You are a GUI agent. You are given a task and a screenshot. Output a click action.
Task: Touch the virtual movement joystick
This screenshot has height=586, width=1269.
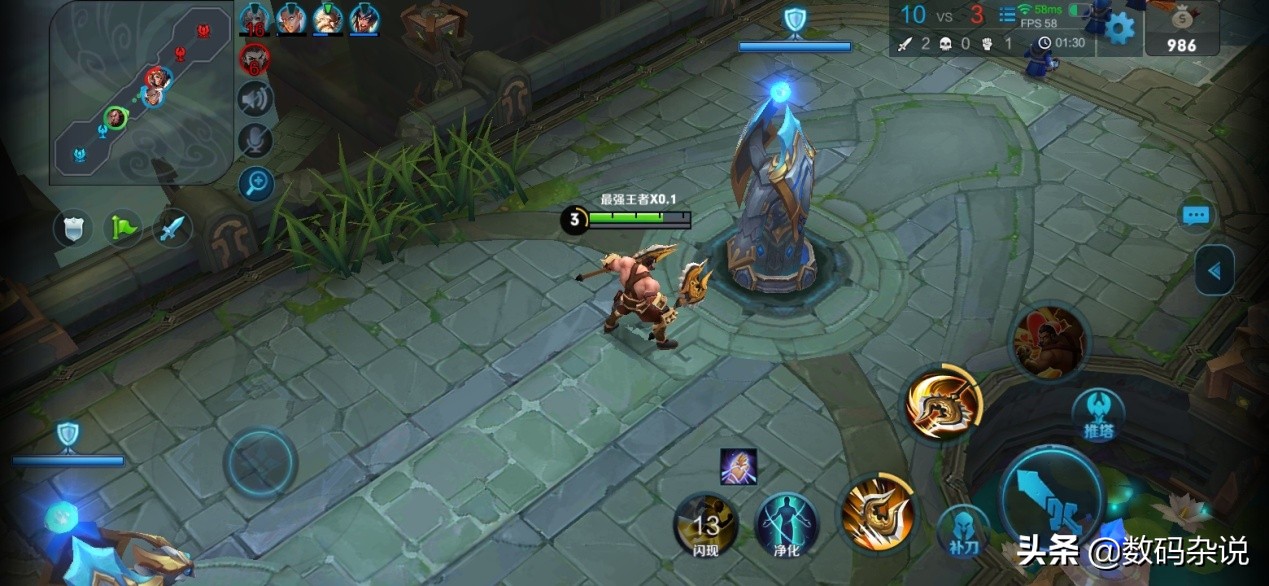(x=260, y=463)
